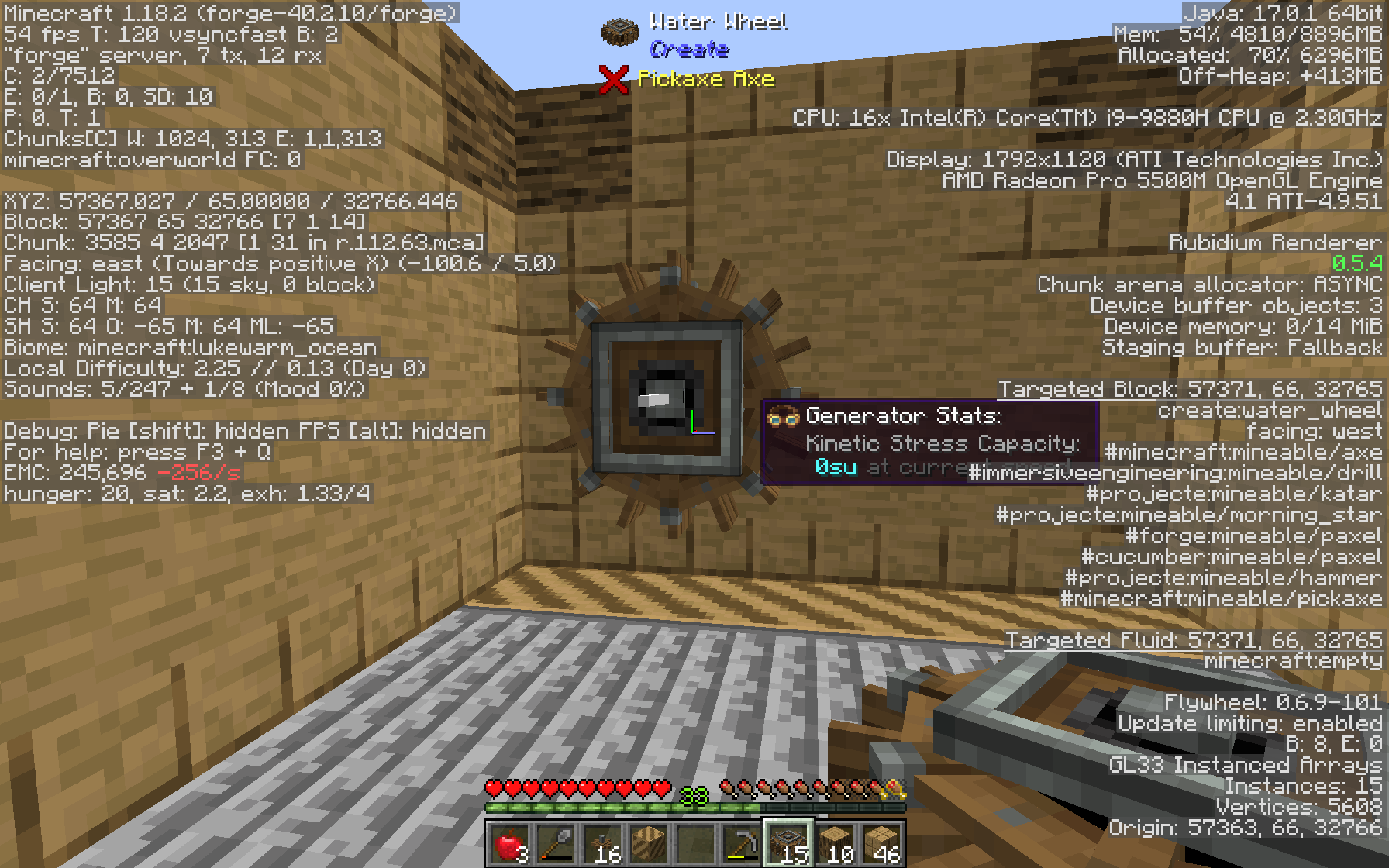Select the Water Wheel stack of 15

pyautogui.click(x=788, y=845)
